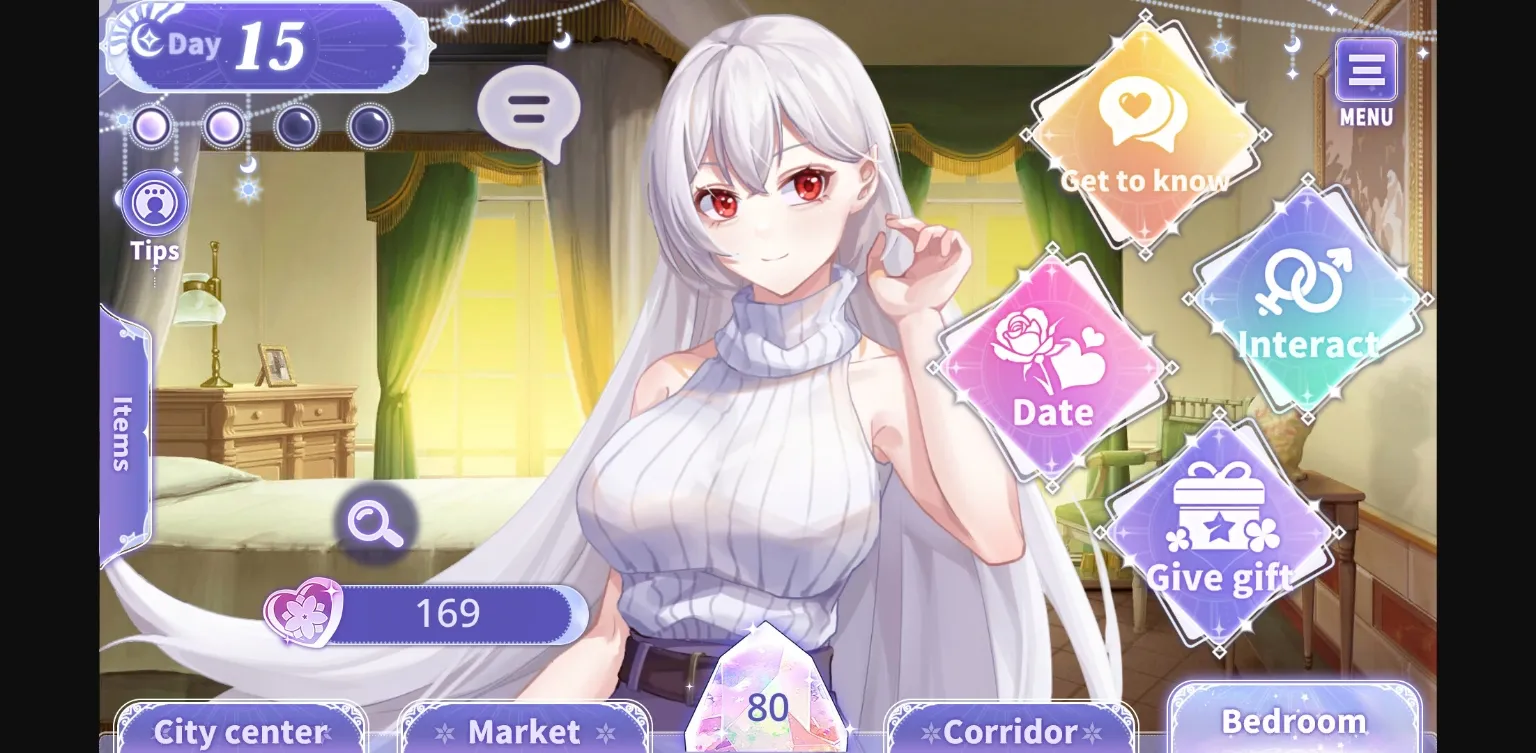Open the hamburger Menu icon

click(x=1366, y=70)
